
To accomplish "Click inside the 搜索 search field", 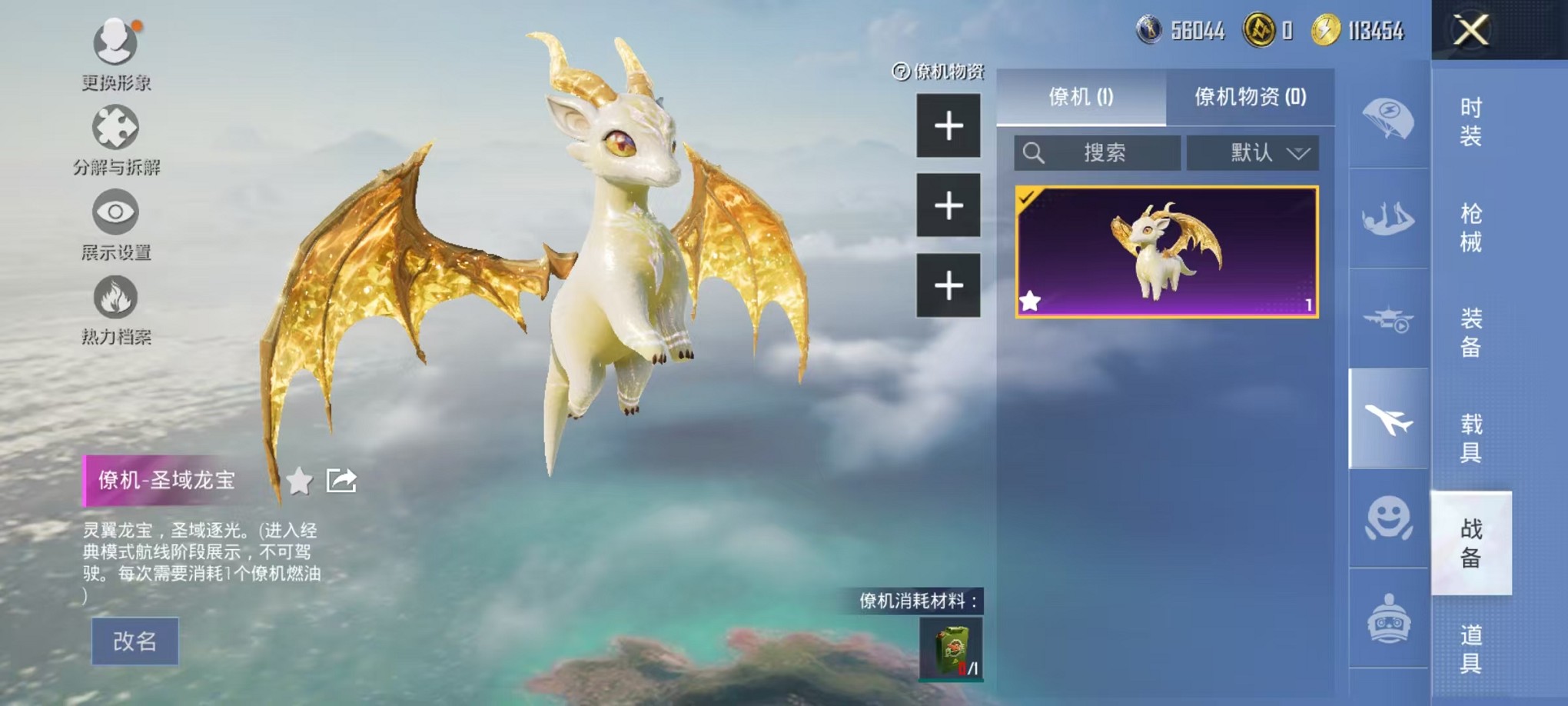I will 1101,153.
